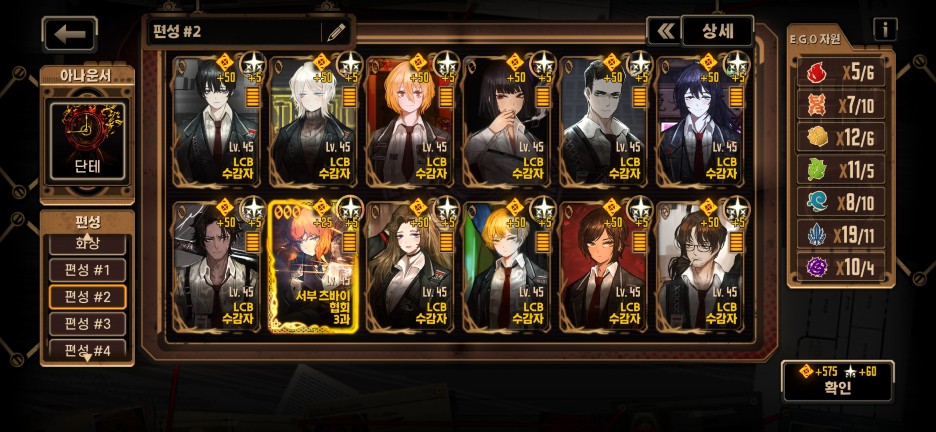Switch to the 편성 #1 formation

88,270
